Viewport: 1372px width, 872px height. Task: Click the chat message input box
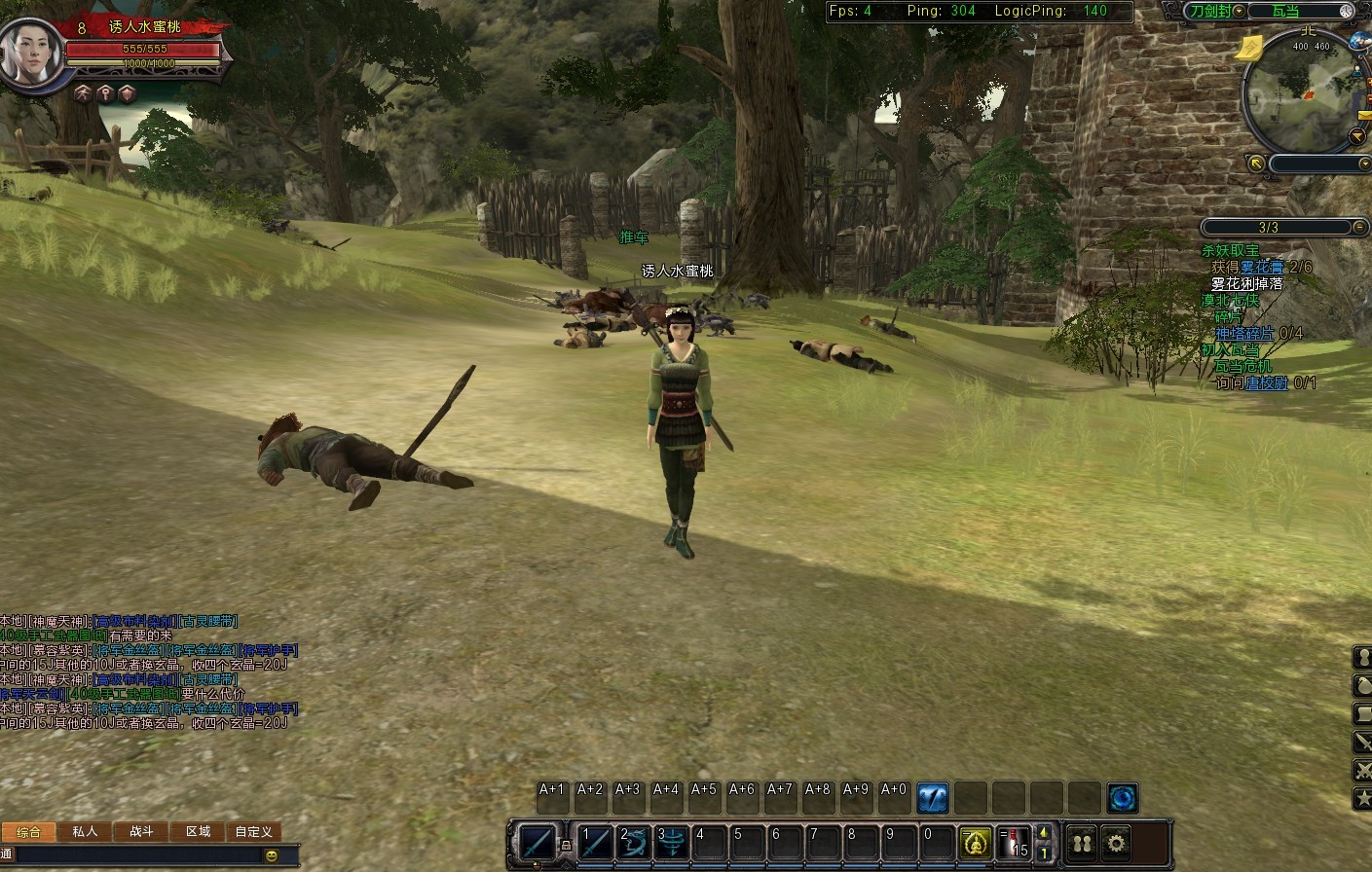(x=136, y=855)
